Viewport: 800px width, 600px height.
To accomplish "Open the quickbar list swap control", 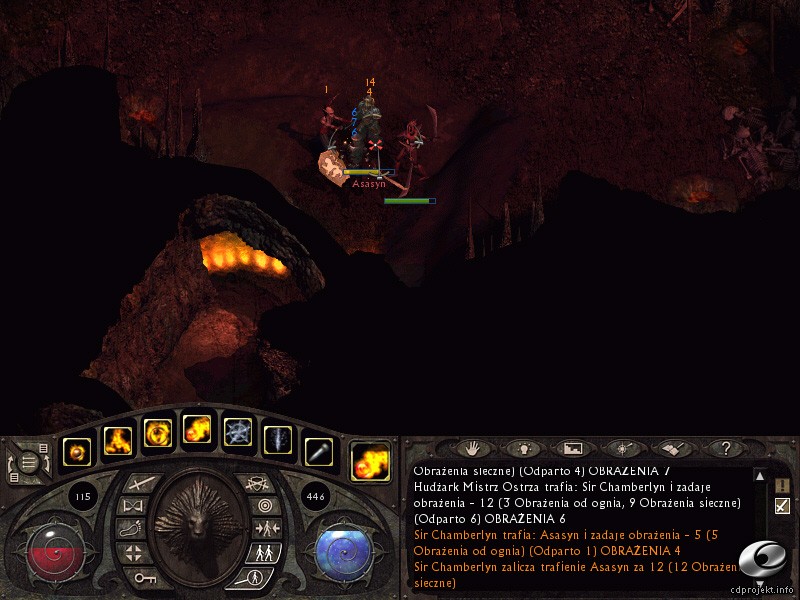I will tap(30, 463).
